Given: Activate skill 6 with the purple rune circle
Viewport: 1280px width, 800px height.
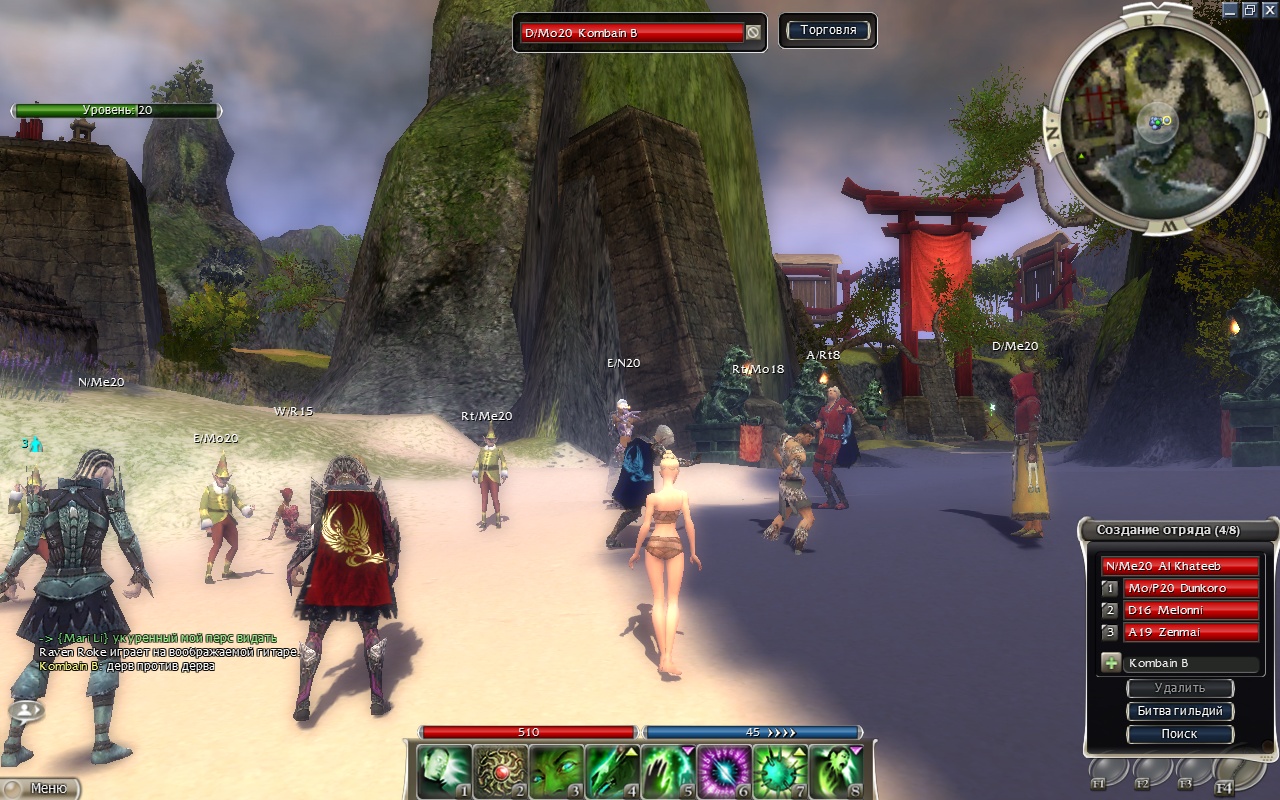Looking at the screenshot, I should [x=723, y=771].
